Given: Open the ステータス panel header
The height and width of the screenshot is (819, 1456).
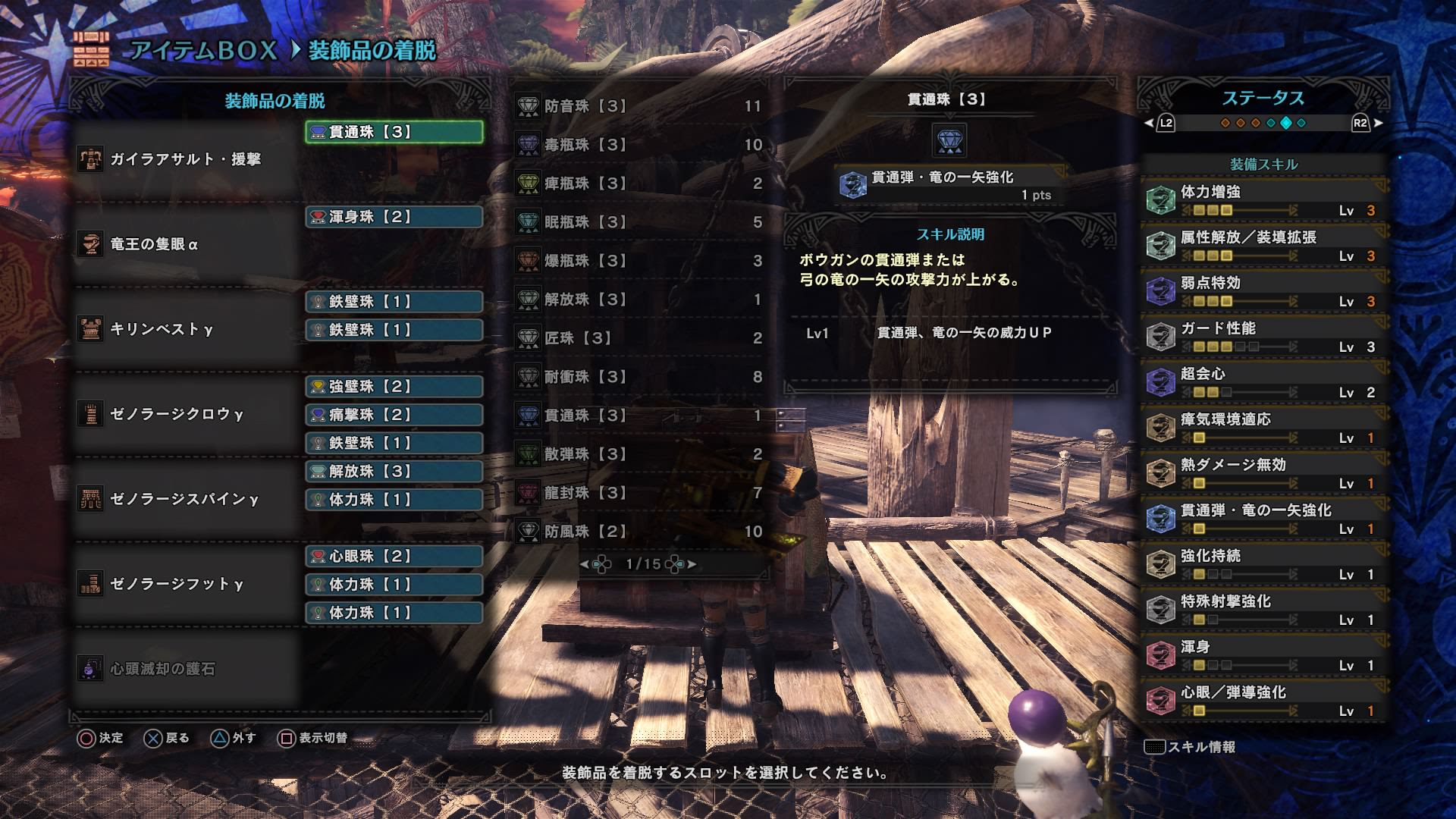Looking at the screenshot, I should click(x=1261, y=97).
